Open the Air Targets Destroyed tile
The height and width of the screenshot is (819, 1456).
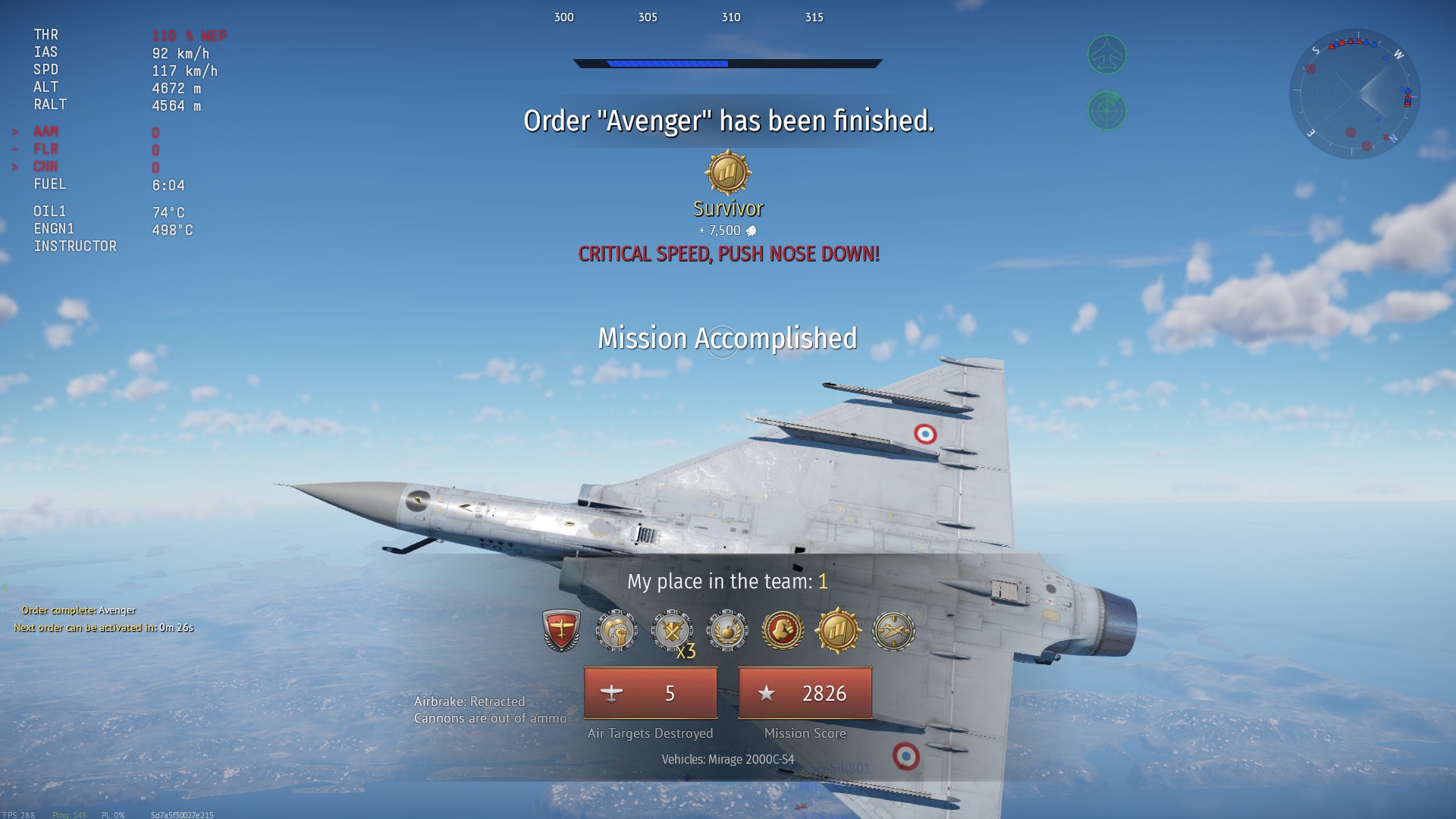651,693
